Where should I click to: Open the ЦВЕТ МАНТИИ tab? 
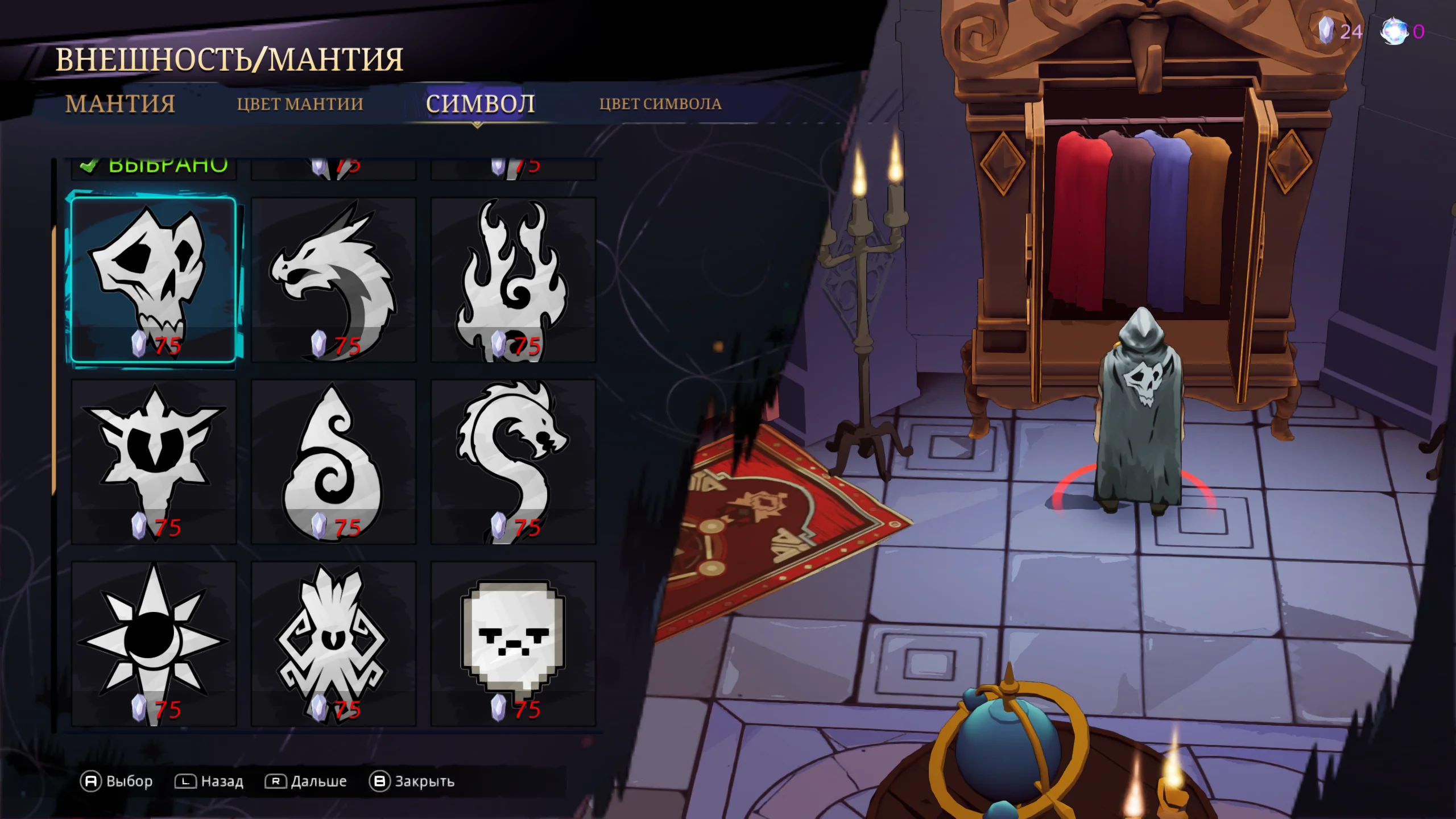coord(300,104)
